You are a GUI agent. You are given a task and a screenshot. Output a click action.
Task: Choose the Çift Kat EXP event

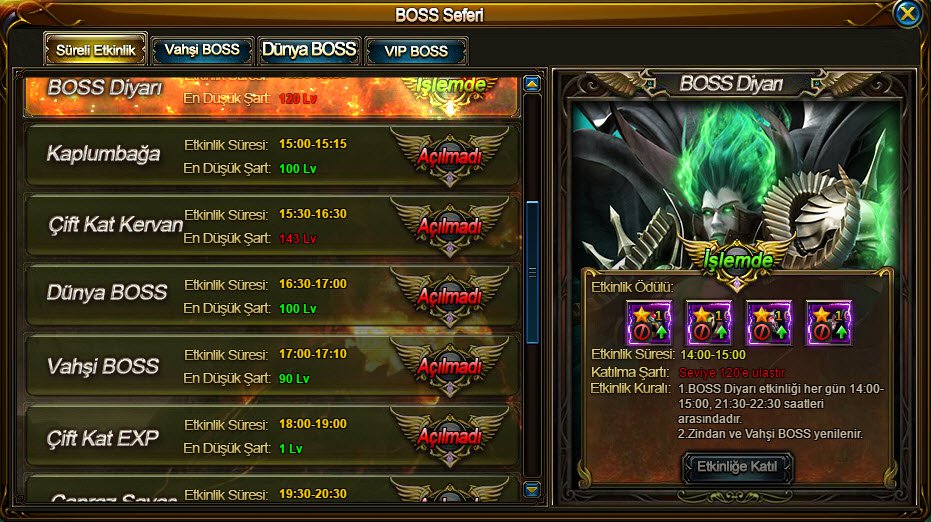(270, 436)
